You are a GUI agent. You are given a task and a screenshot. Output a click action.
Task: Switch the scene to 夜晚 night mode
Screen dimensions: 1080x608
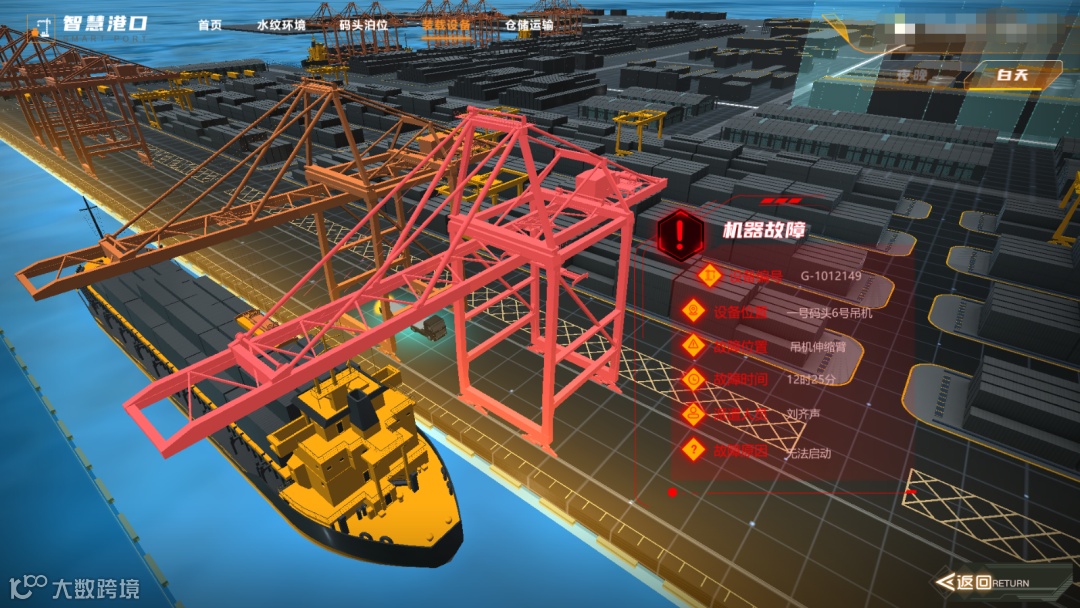912,74
